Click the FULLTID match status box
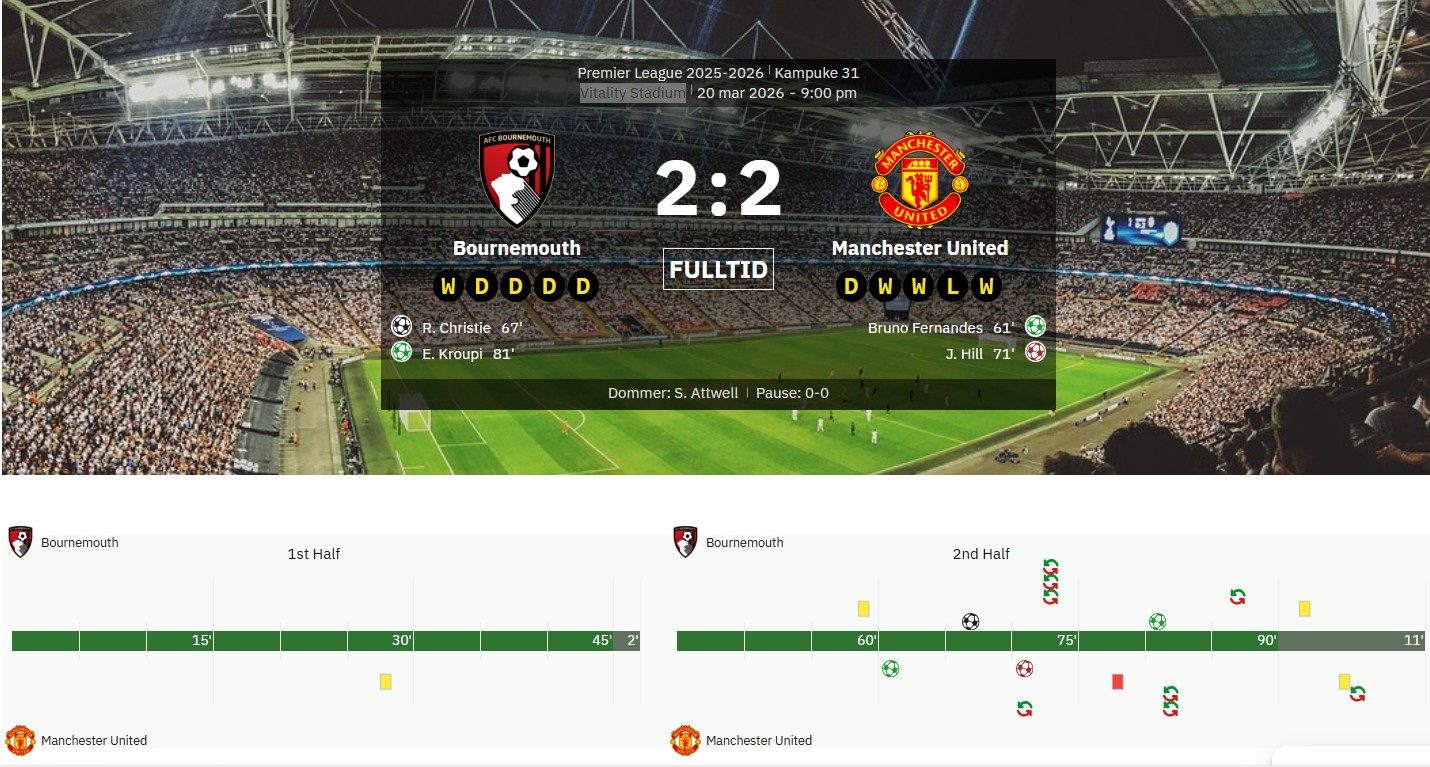Image resolution: width=1430 pixels, height=767 pixels. pos(718,269)
